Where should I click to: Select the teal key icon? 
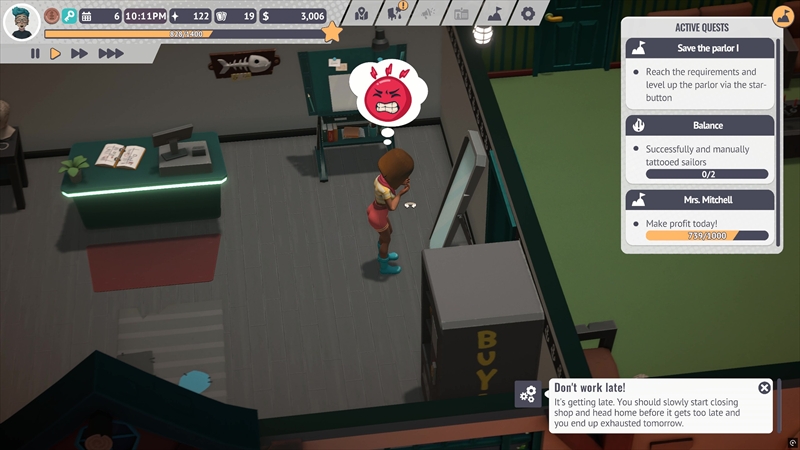[x=69, y=16]
